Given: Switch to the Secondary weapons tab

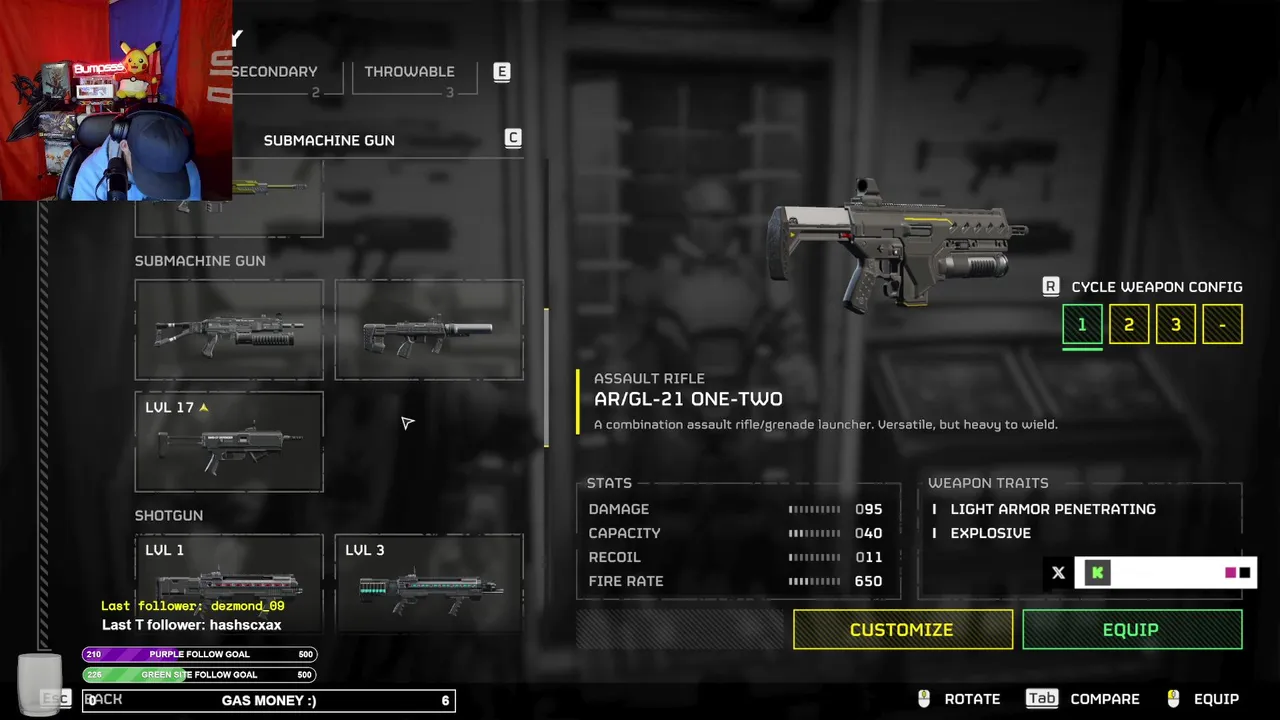Looking at the screenshot, I should click(x=275, y=72).
